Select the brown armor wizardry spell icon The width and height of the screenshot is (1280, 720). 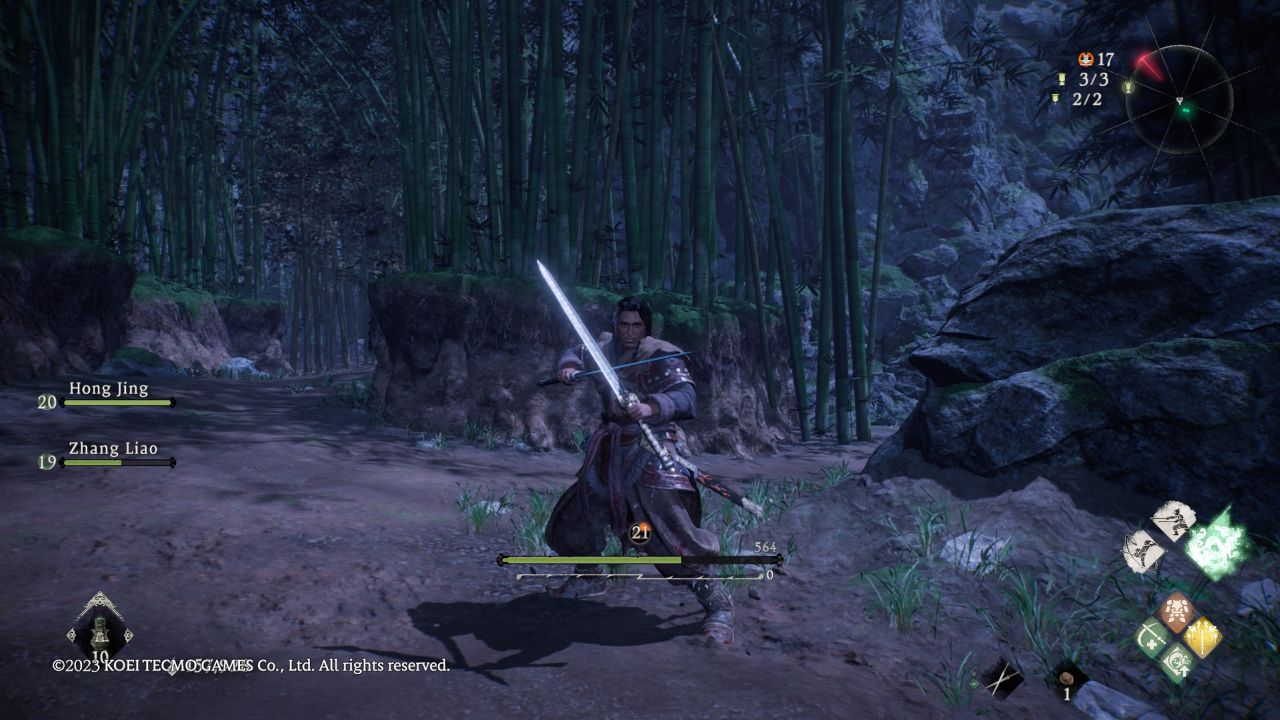pos(1176,610)
